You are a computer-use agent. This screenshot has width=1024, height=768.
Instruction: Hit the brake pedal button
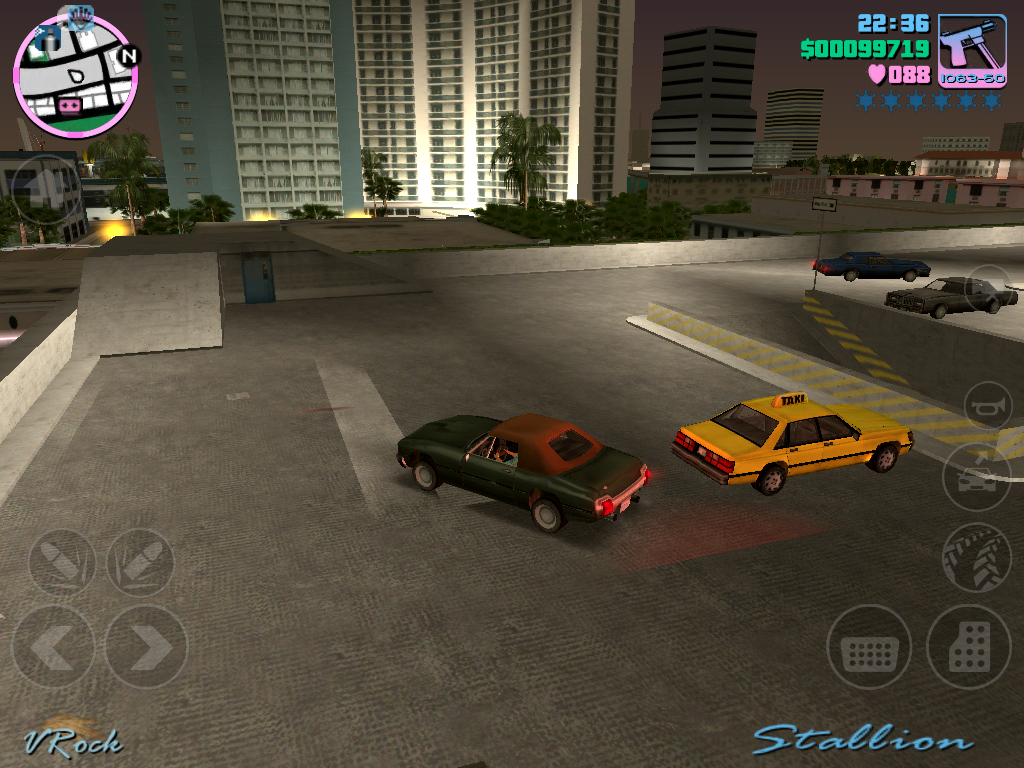coord(869,647)
